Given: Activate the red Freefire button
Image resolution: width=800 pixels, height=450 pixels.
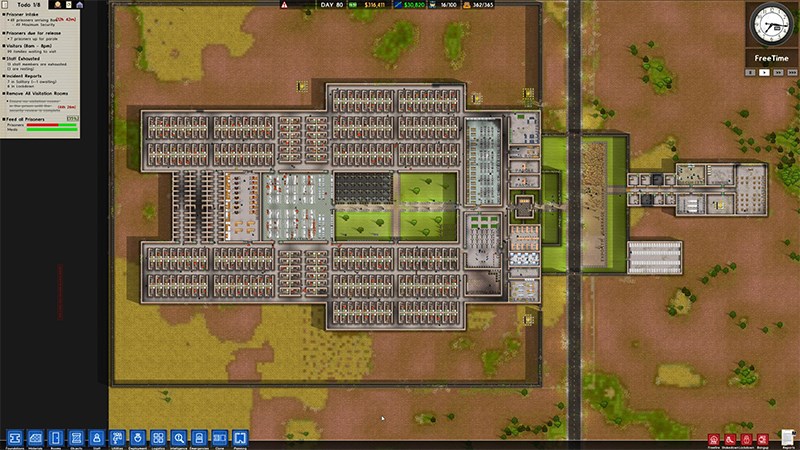Looking at the screenshot, I should pyautogui.click(x=713, y=438).
